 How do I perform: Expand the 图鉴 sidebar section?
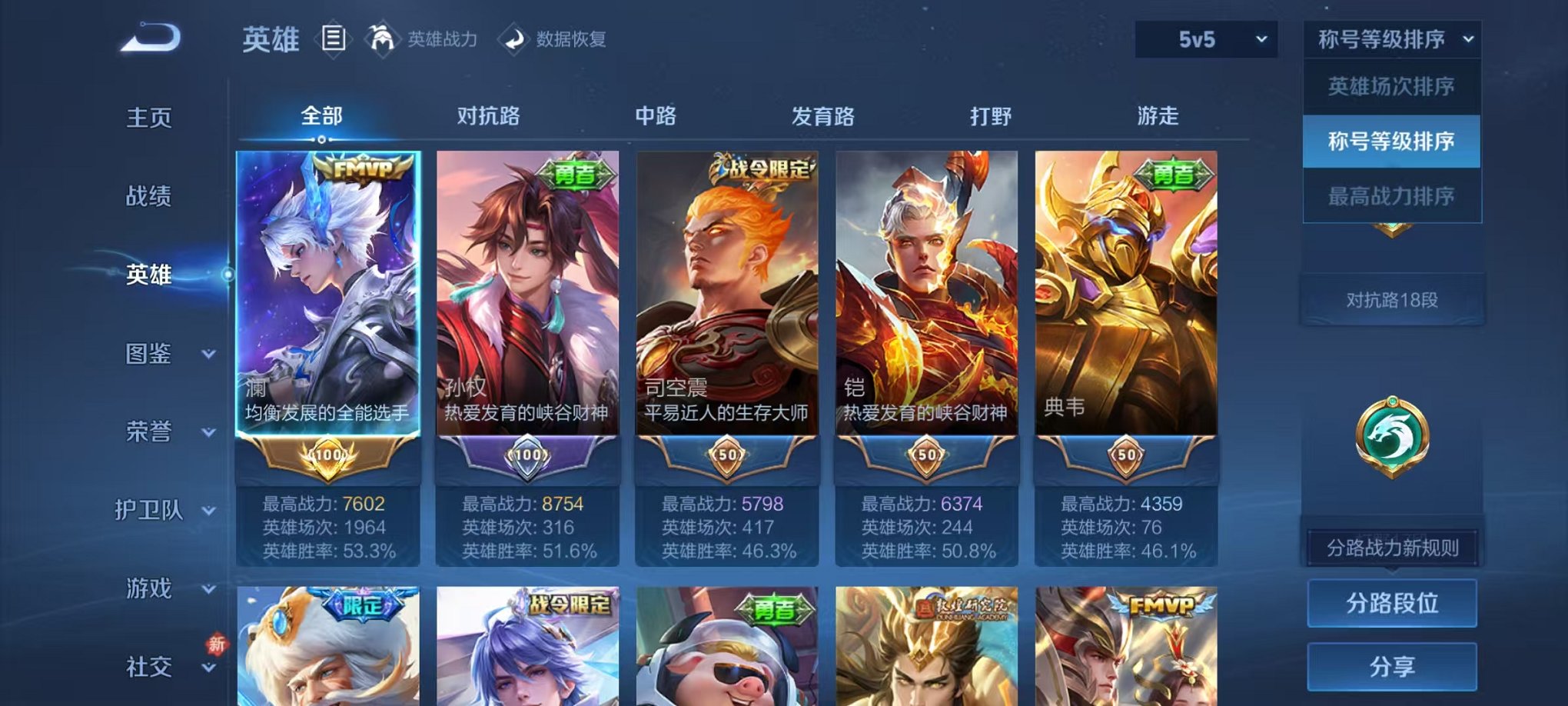(x=160, y=355)
